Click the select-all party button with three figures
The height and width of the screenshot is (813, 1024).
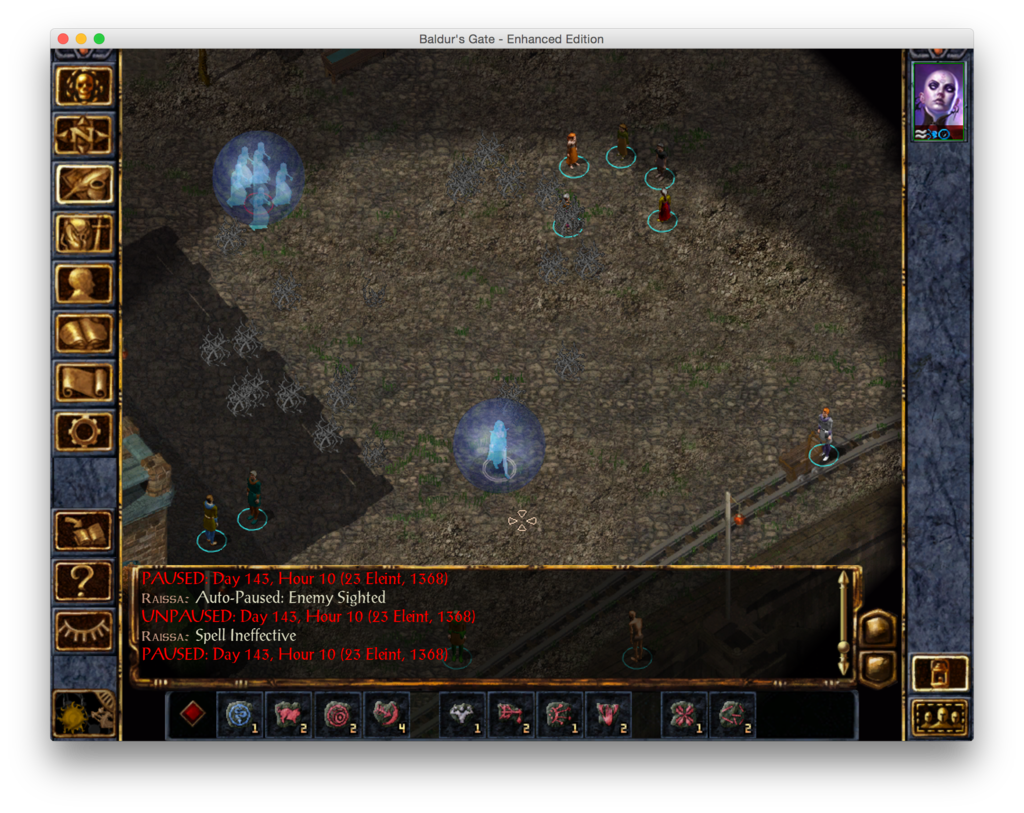tap(940, 717)
